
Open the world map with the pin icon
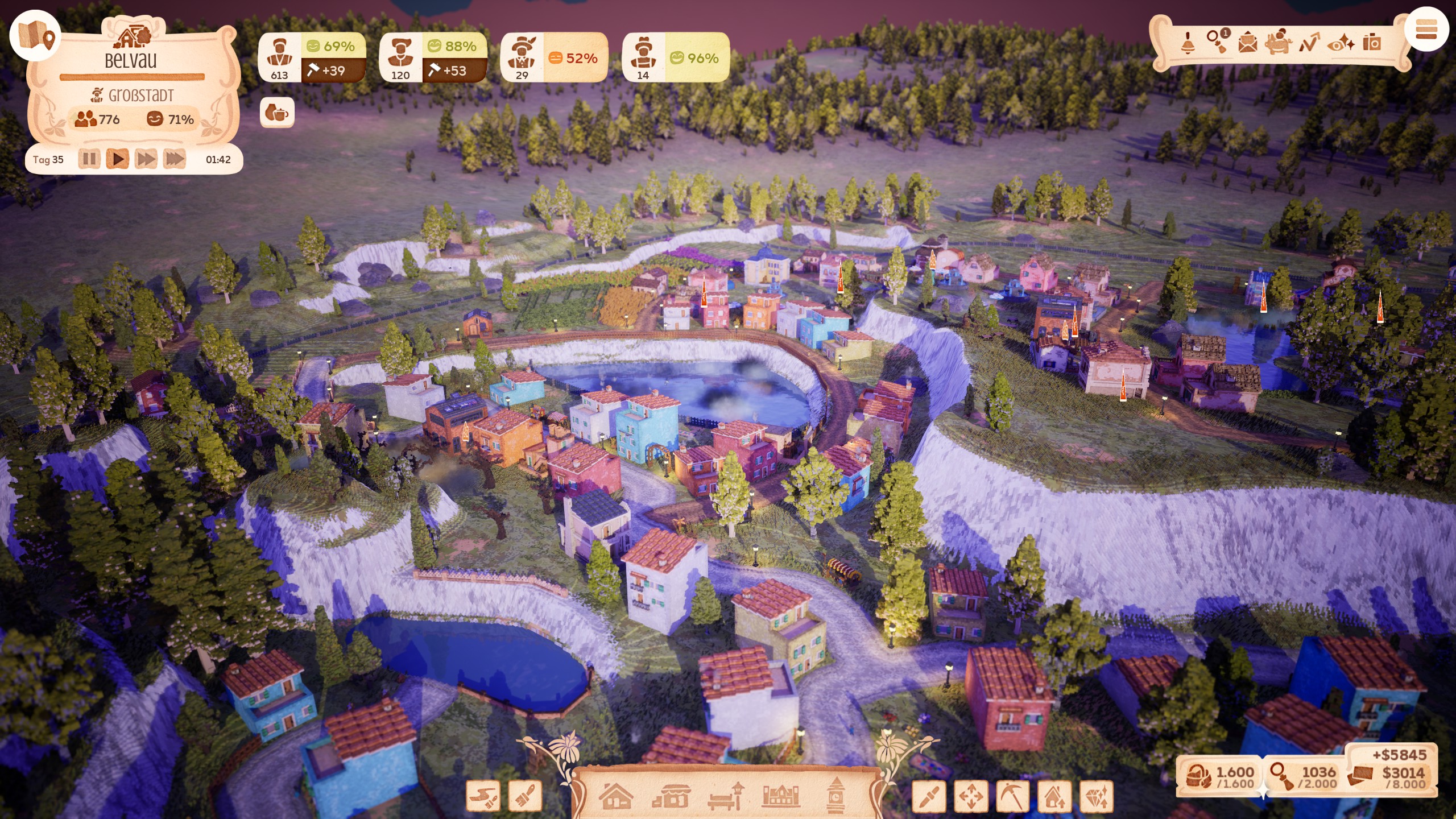pos(35,36)
